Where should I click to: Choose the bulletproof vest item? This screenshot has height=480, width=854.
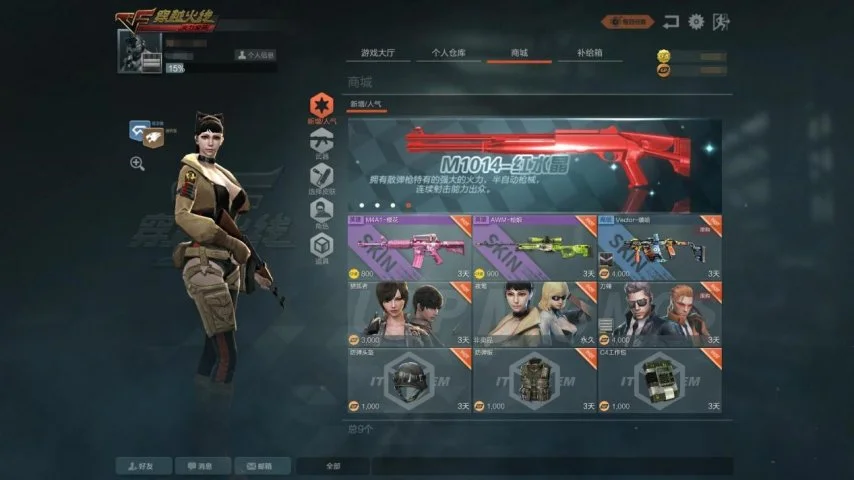click(534, 380)
